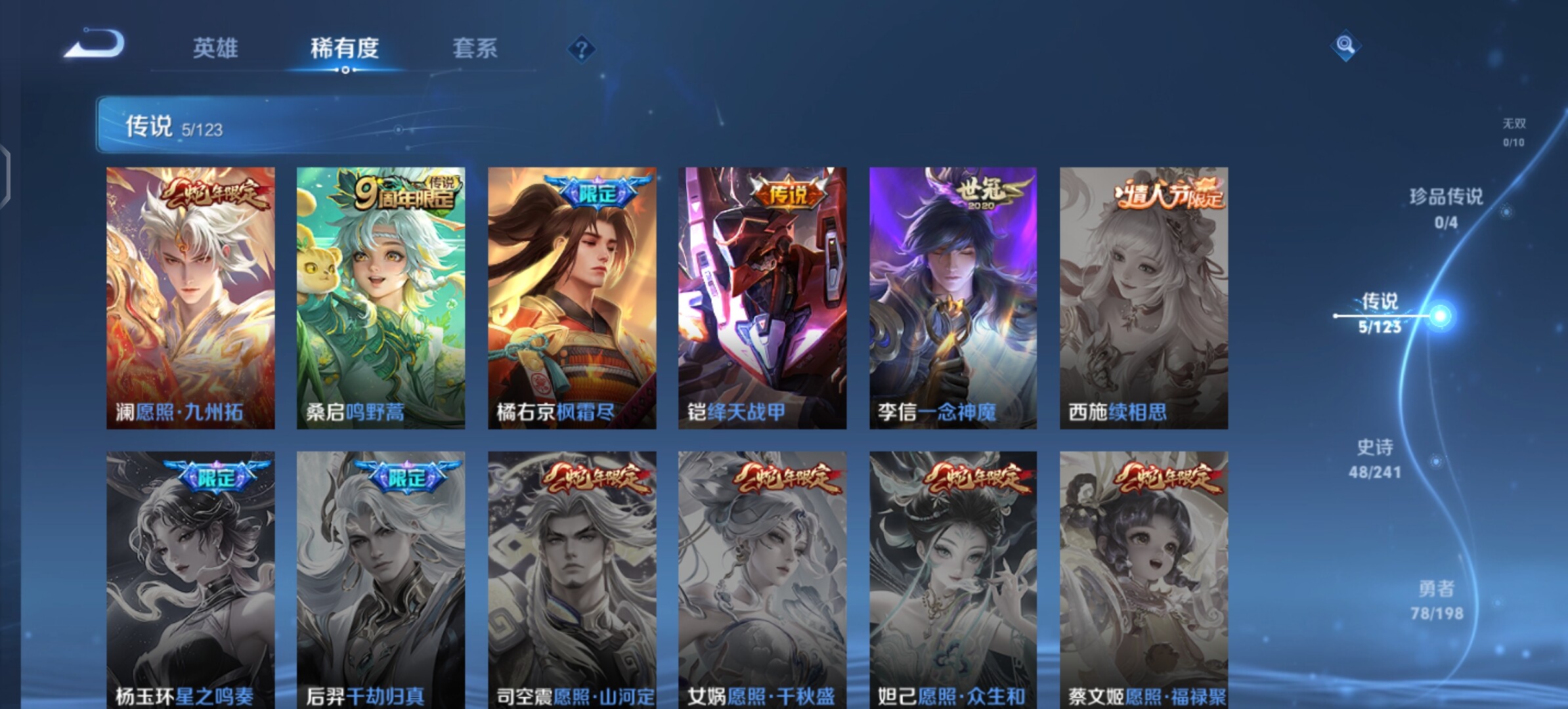The image size is (1568, 709).
Task: Jump to the 无双 rarity section
Action: 1514,131
